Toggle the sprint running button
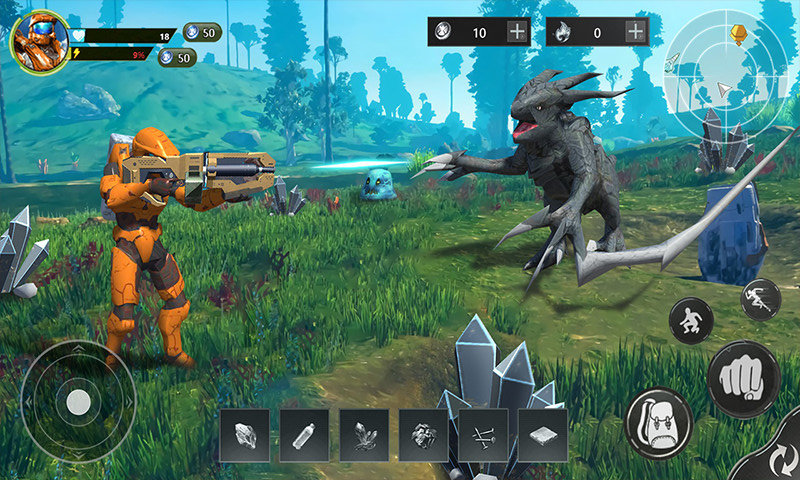 click(760, 299)
